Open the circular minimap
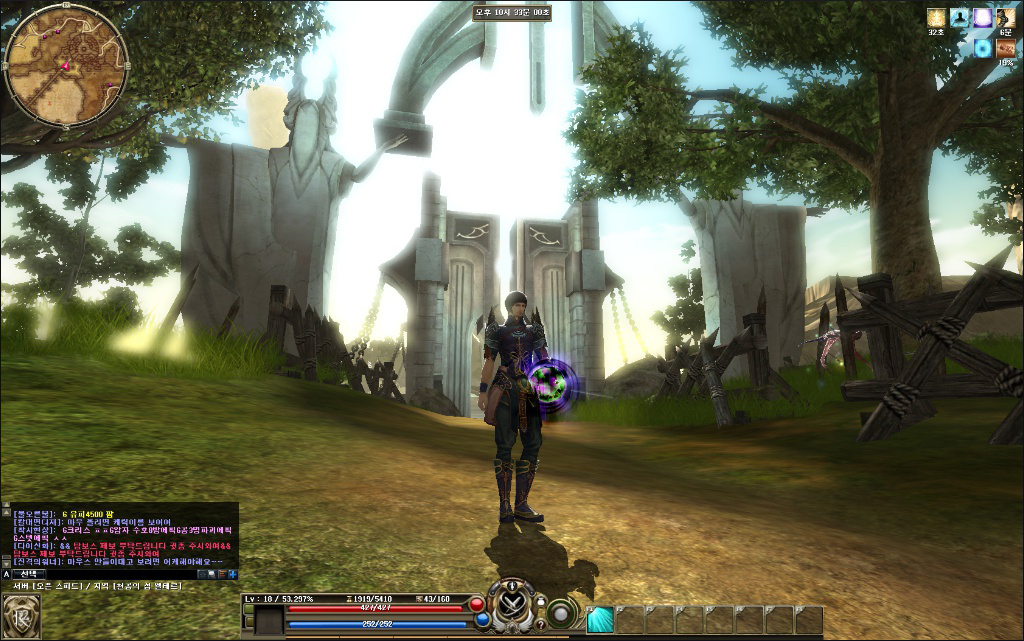The image size is (1024, 641). pyautogui.click(x=66, y=66)
